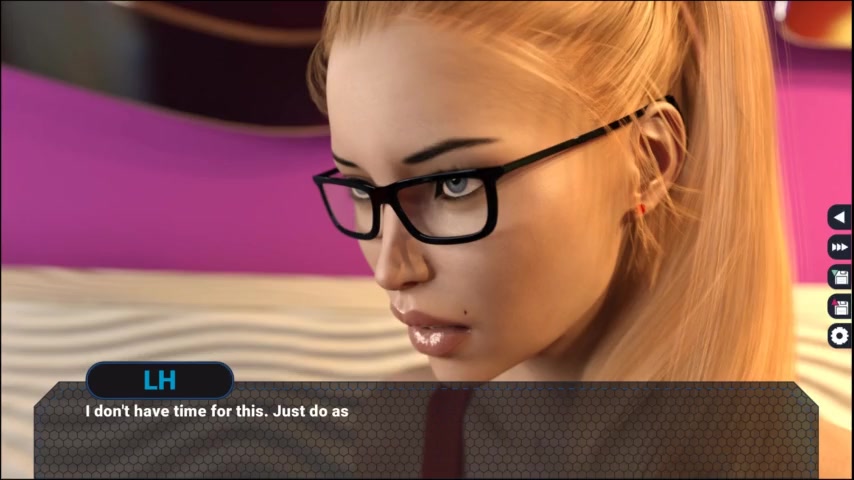Open the save game disk icon
The image size is (854, 480).
(x=840, y=277)
